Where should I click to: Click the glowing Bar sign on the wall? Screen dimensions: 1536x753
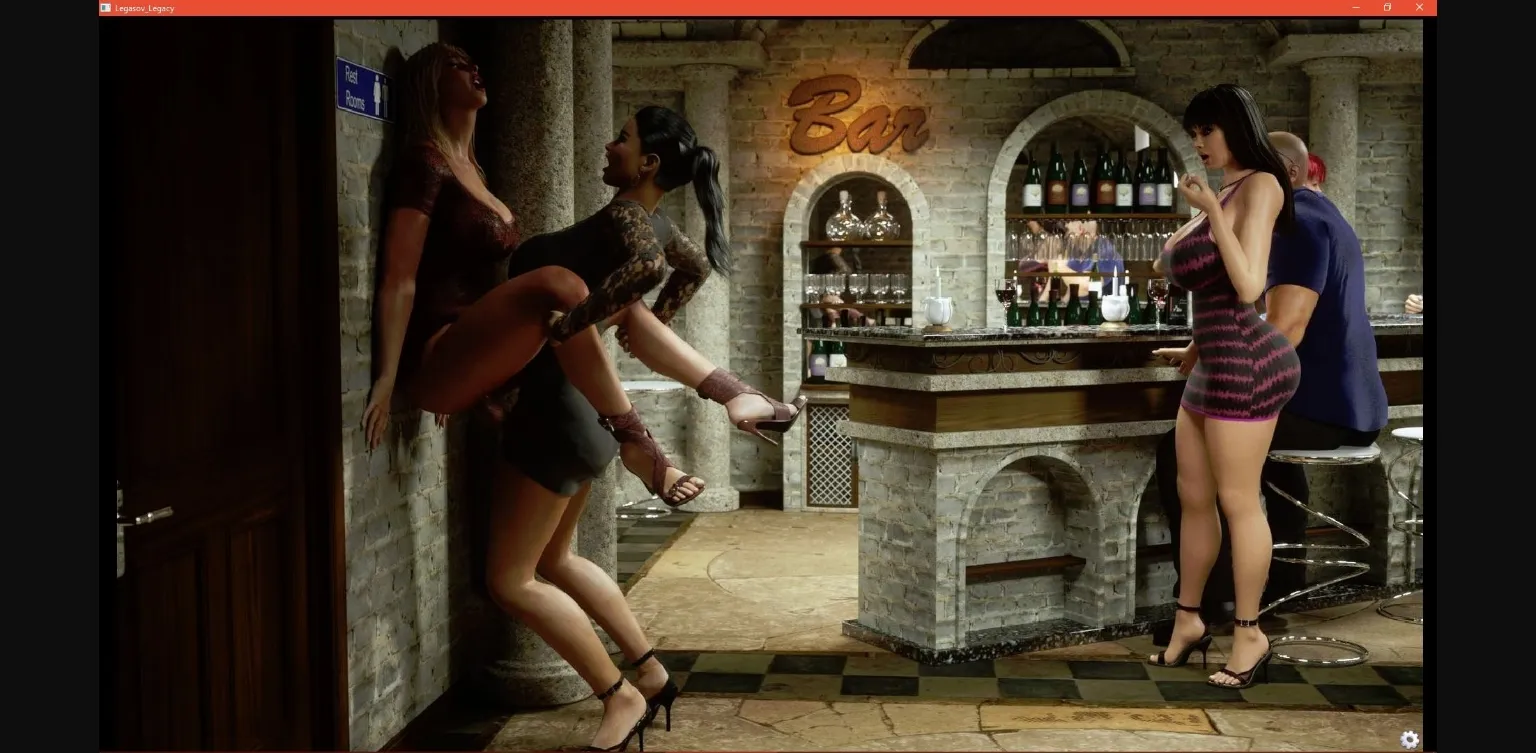click(860, 115)
